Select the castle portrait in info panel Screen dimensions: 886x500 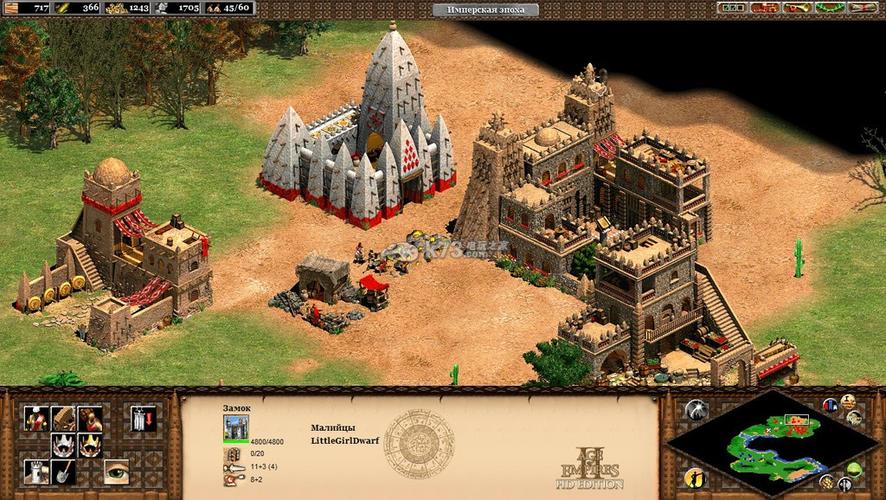pos(237,428)
